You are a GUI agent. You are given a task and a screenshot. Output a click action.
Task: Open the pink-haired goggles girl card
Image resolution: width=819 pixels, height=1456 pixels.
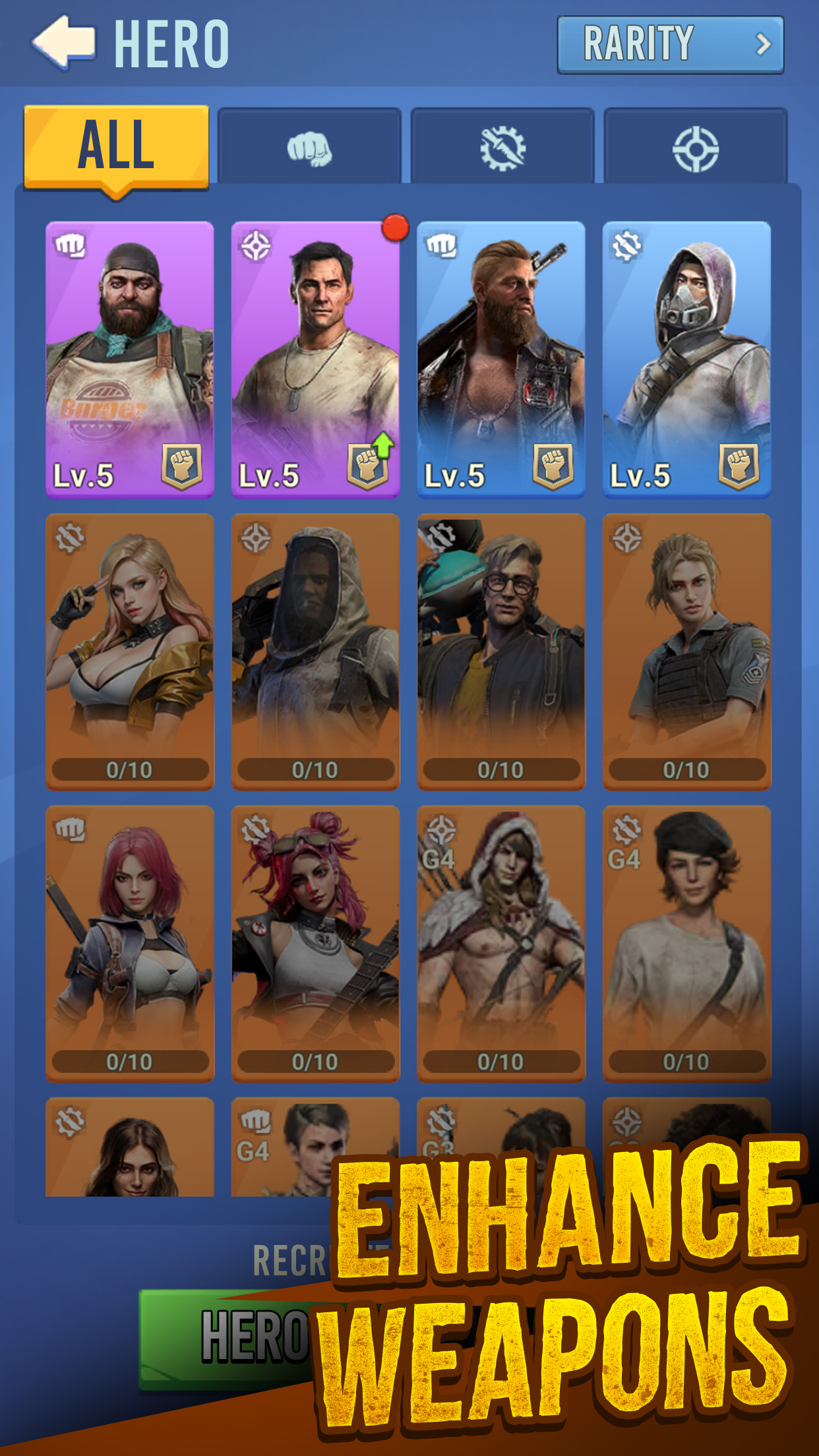[x=315, y=943]
